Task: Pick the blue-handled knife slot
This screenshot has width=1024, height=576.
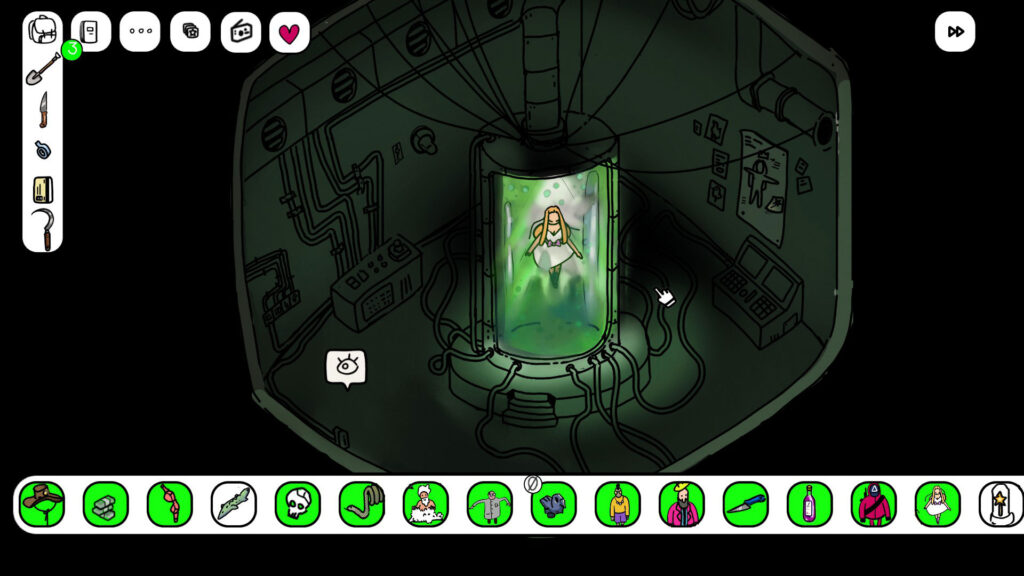Action: point(746,504)
